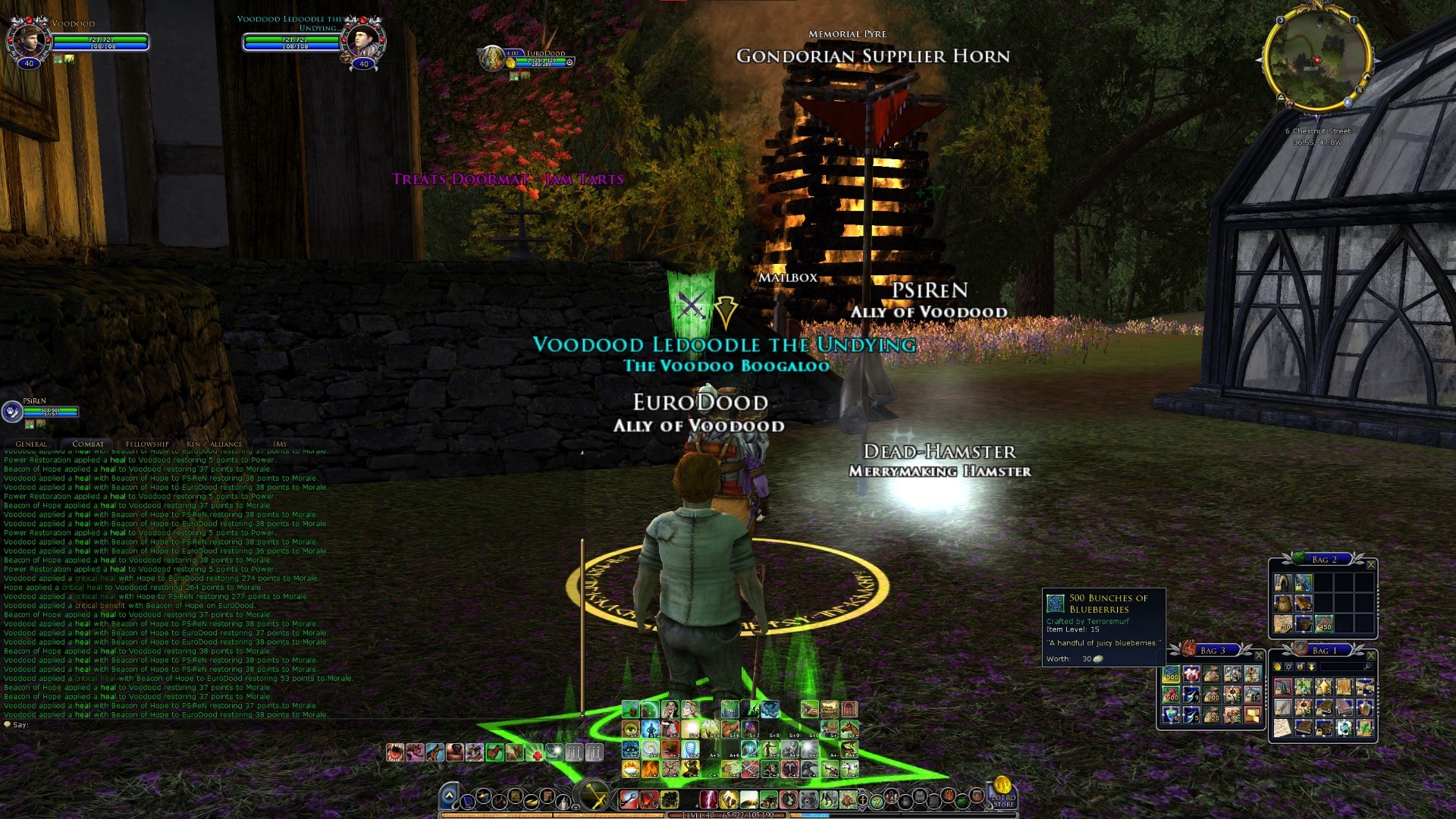Image resolution: width=1456 pixels, height=819 pixels.
Task: Click the Say chat input line
Action: [152, 725]
